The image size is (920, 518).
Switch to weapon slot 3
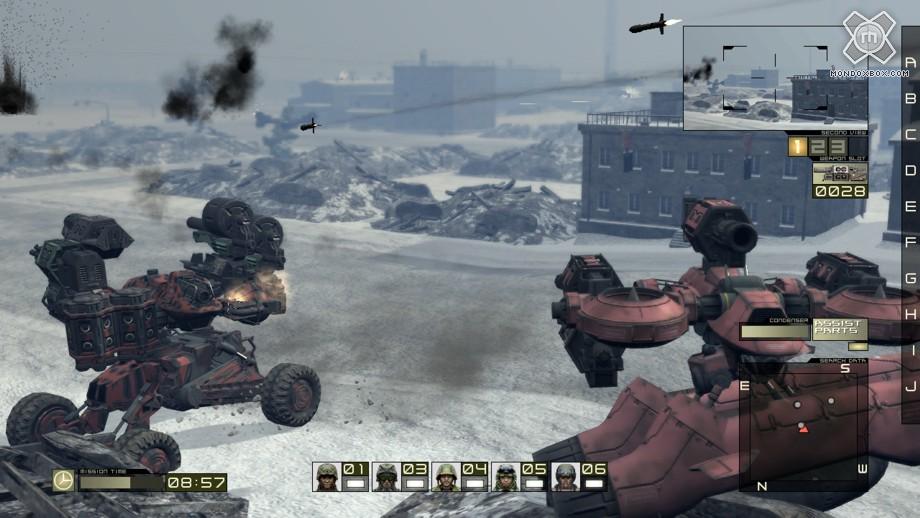click(829, 147)
